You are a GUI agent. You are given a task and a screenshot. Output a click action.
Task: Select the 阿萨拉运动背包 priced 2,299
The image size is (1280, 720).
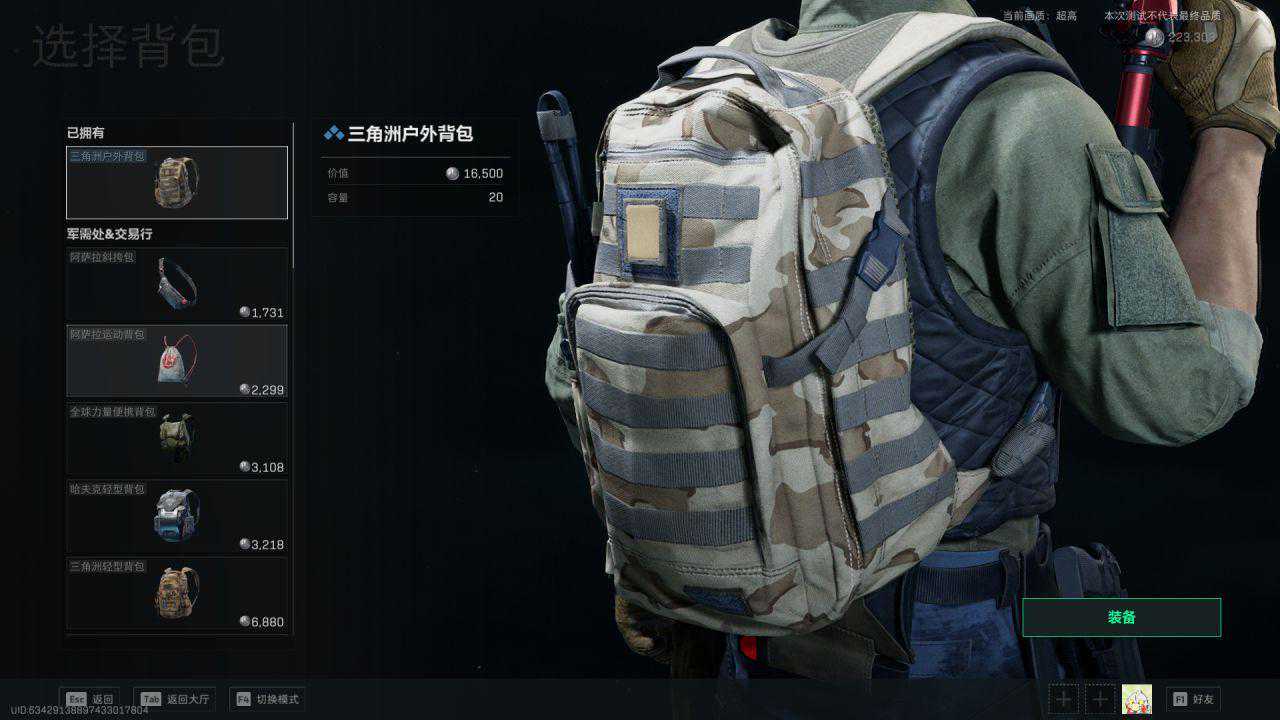[x=177, y=361]
